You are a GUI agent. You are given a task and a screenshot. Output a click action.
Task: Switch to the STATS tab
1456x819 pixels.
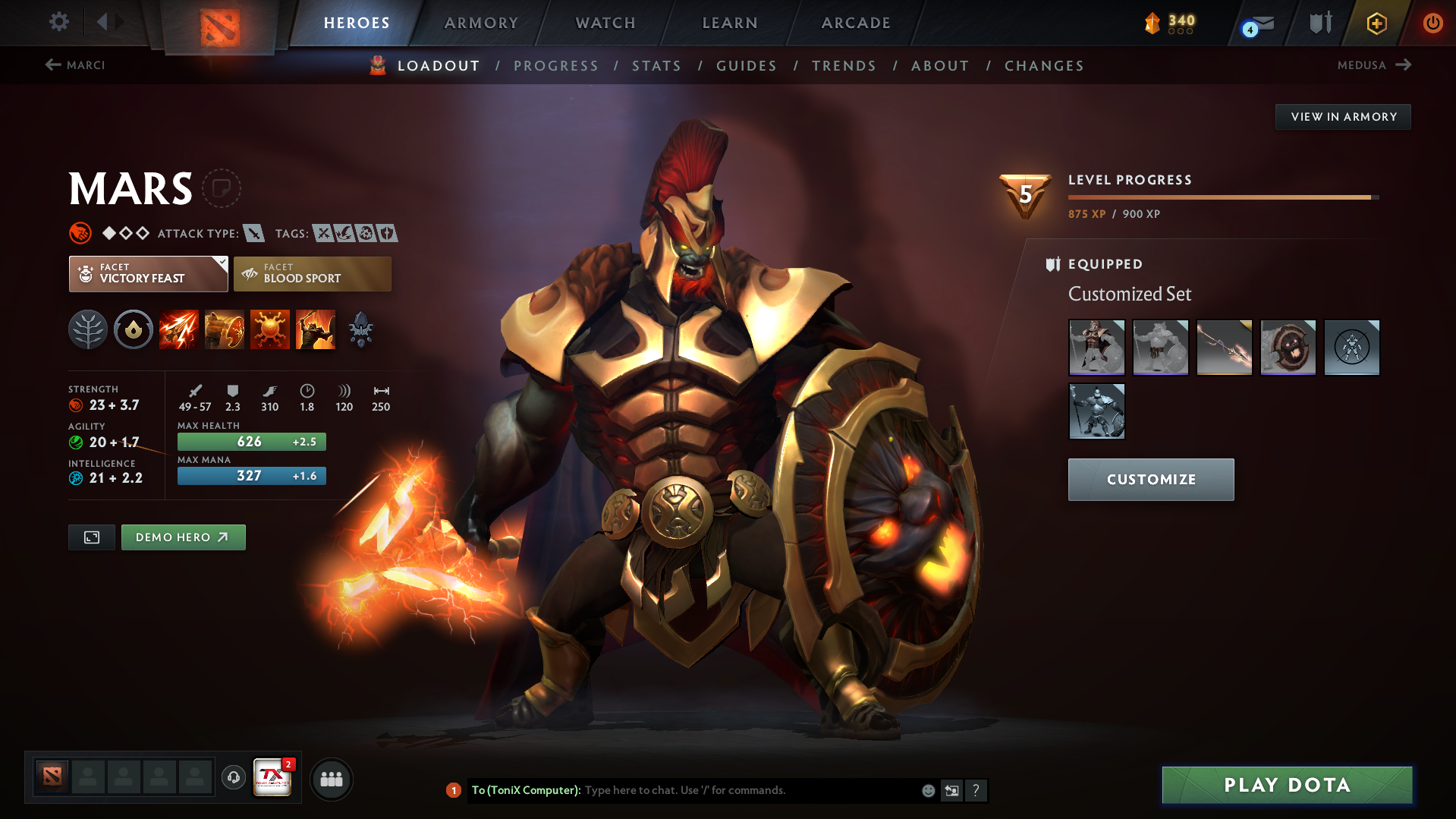click(656, 66)
